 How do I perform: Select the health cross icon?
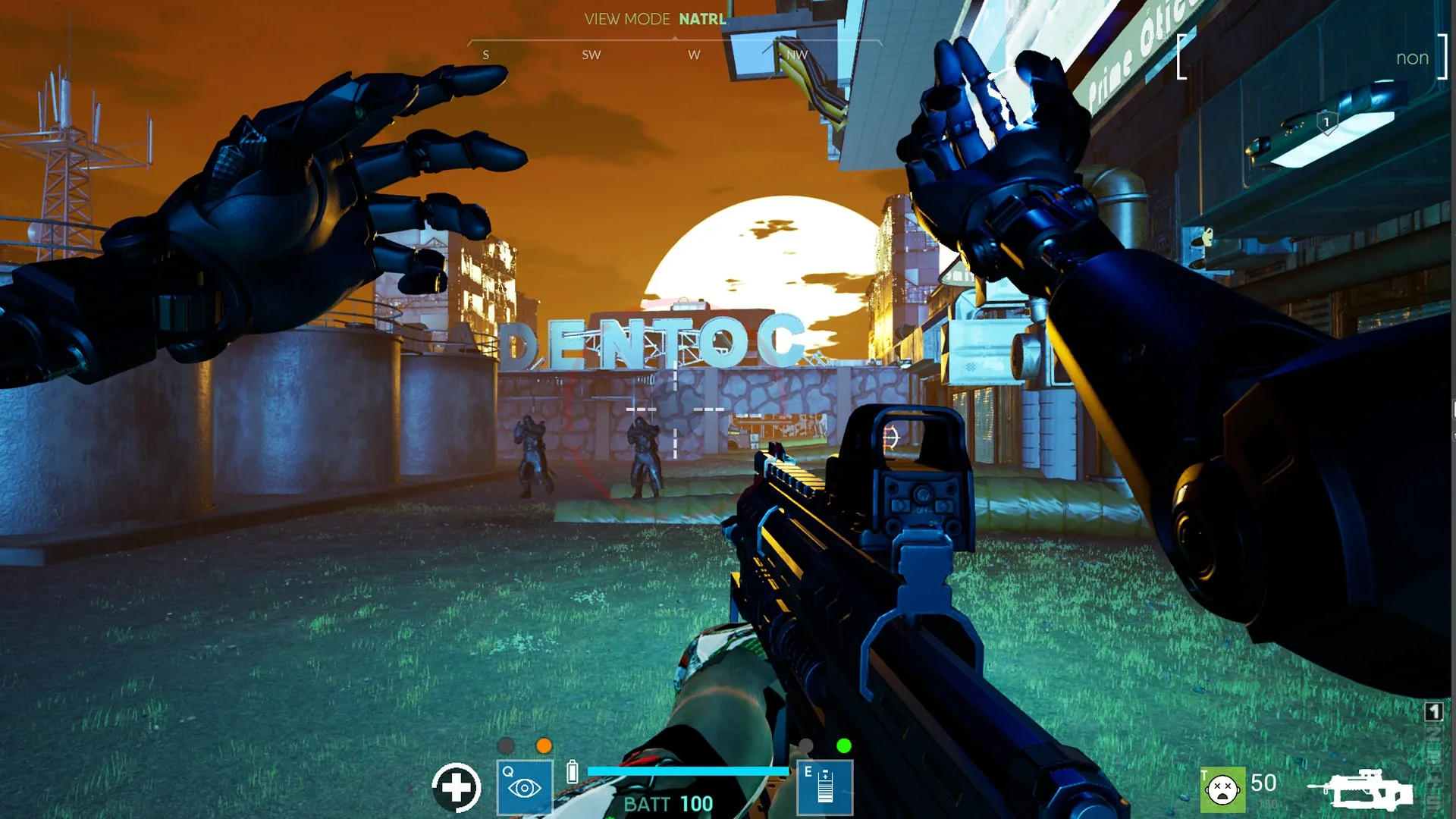457,789
